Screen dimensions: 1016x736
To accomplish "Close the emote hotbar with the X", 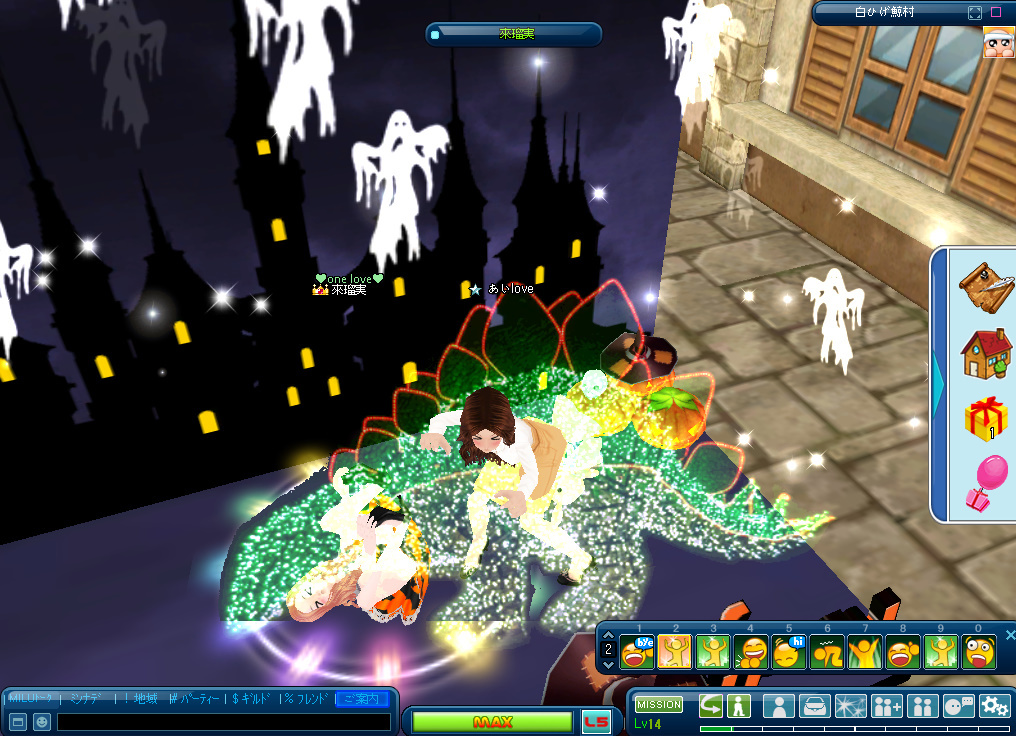I will [x=1010, y=635].
